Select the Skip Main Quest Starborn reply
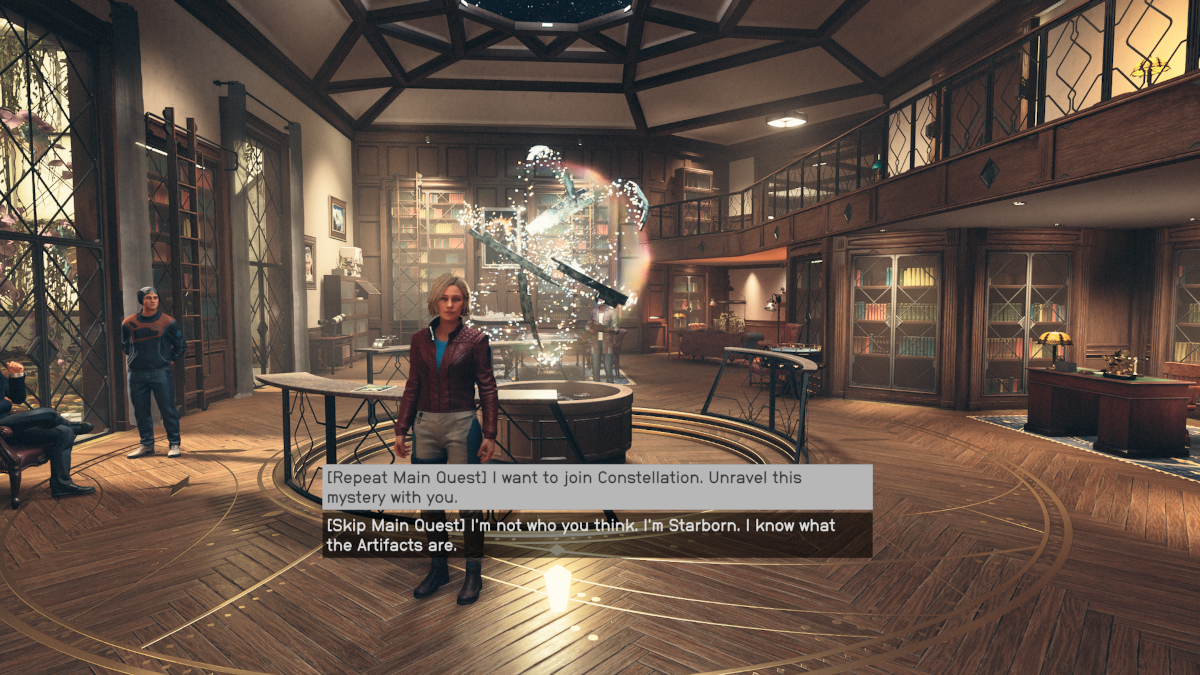The height and width of the screenshot is (675, 1200). 596,535
